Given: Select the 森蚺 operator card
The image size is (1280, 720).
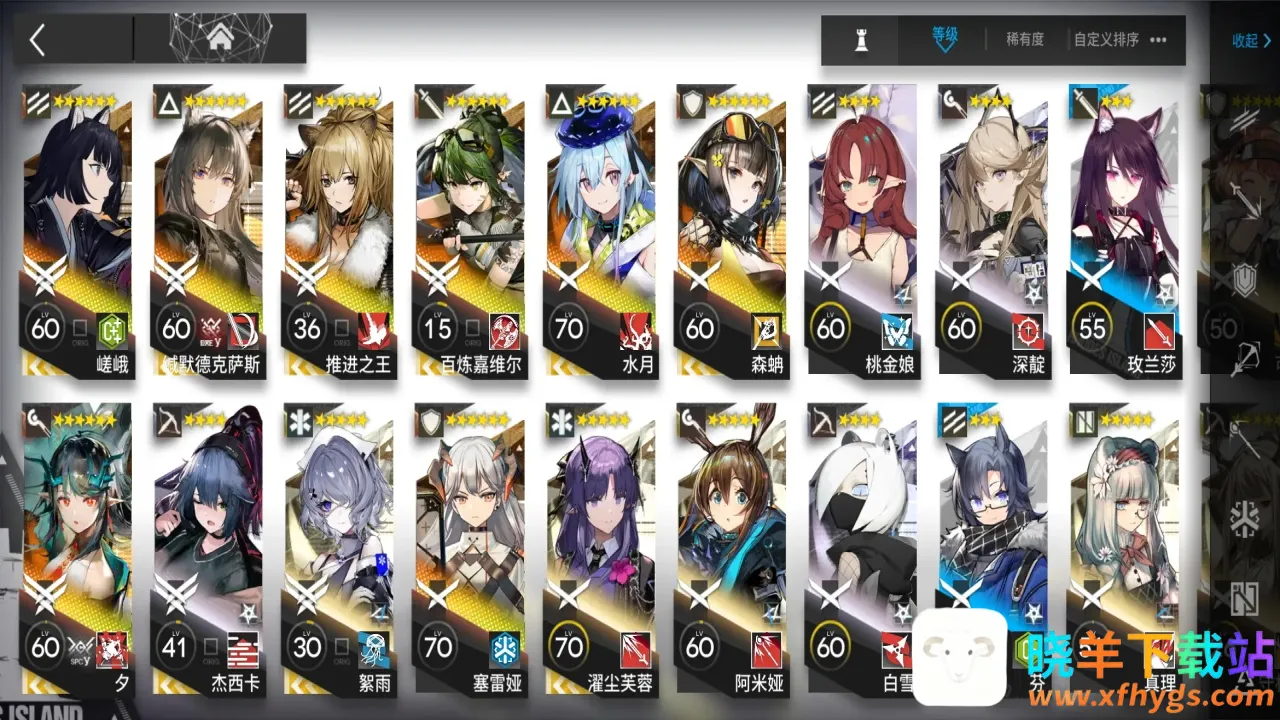Looking at the screenshot, I should pyautogui.click(x=731, y=230).
